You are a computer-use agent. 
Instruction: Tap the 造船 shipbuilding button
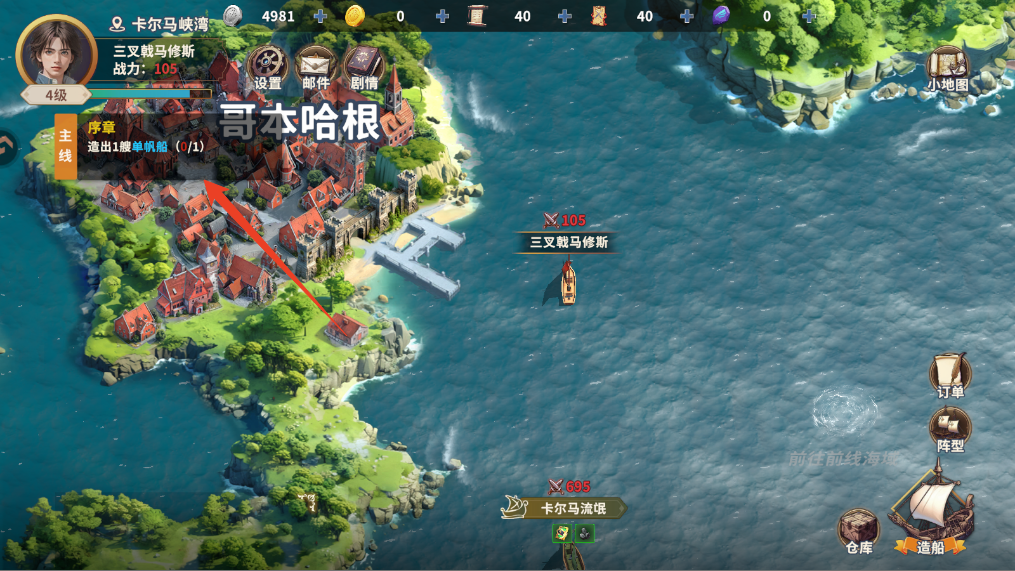(931, 522)
